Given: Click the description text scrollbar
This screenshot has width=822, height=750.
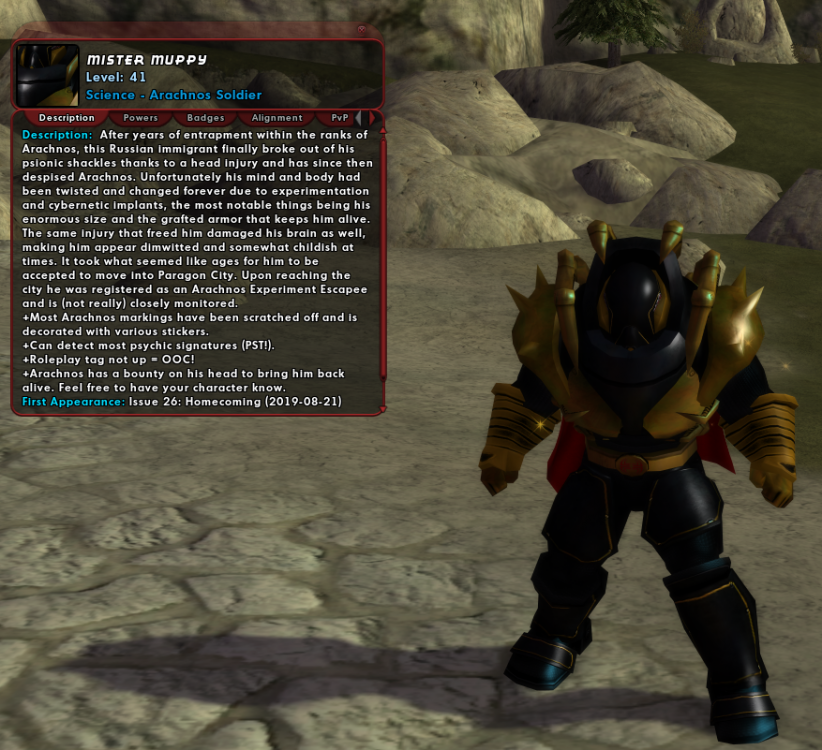Looking at the screenshot, I should 383,250.
